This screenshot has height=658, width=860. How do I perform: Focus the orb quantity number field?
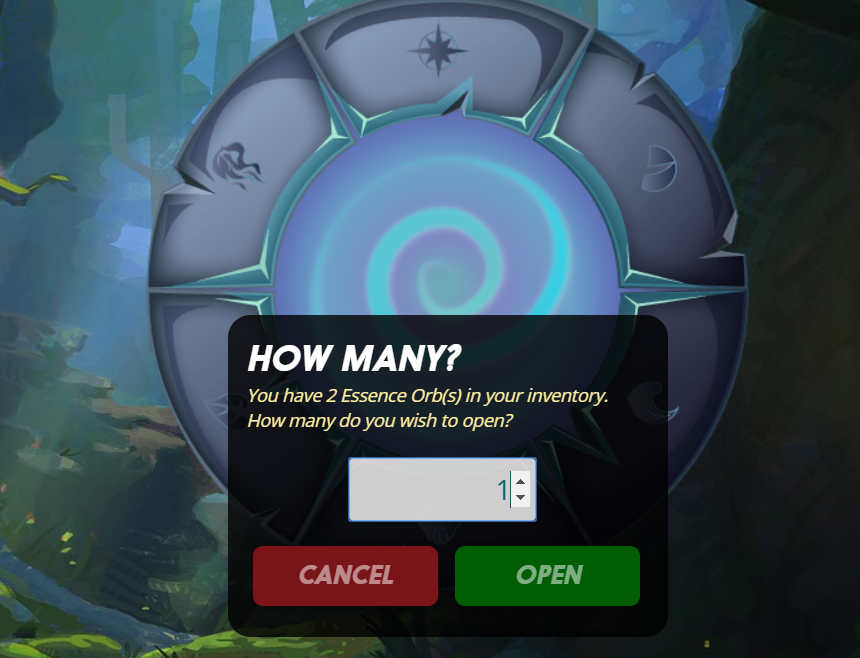click(428, 490)
